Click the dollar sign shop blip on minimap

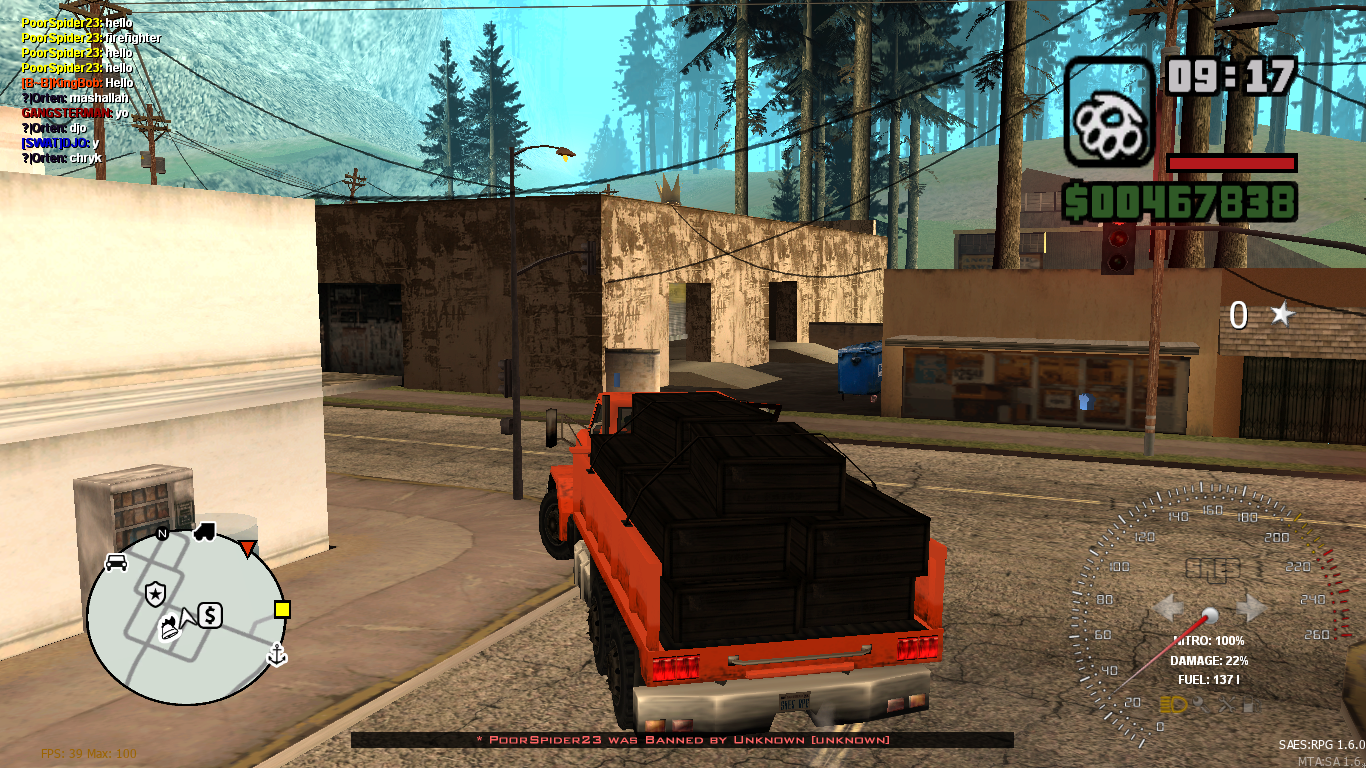211,616
